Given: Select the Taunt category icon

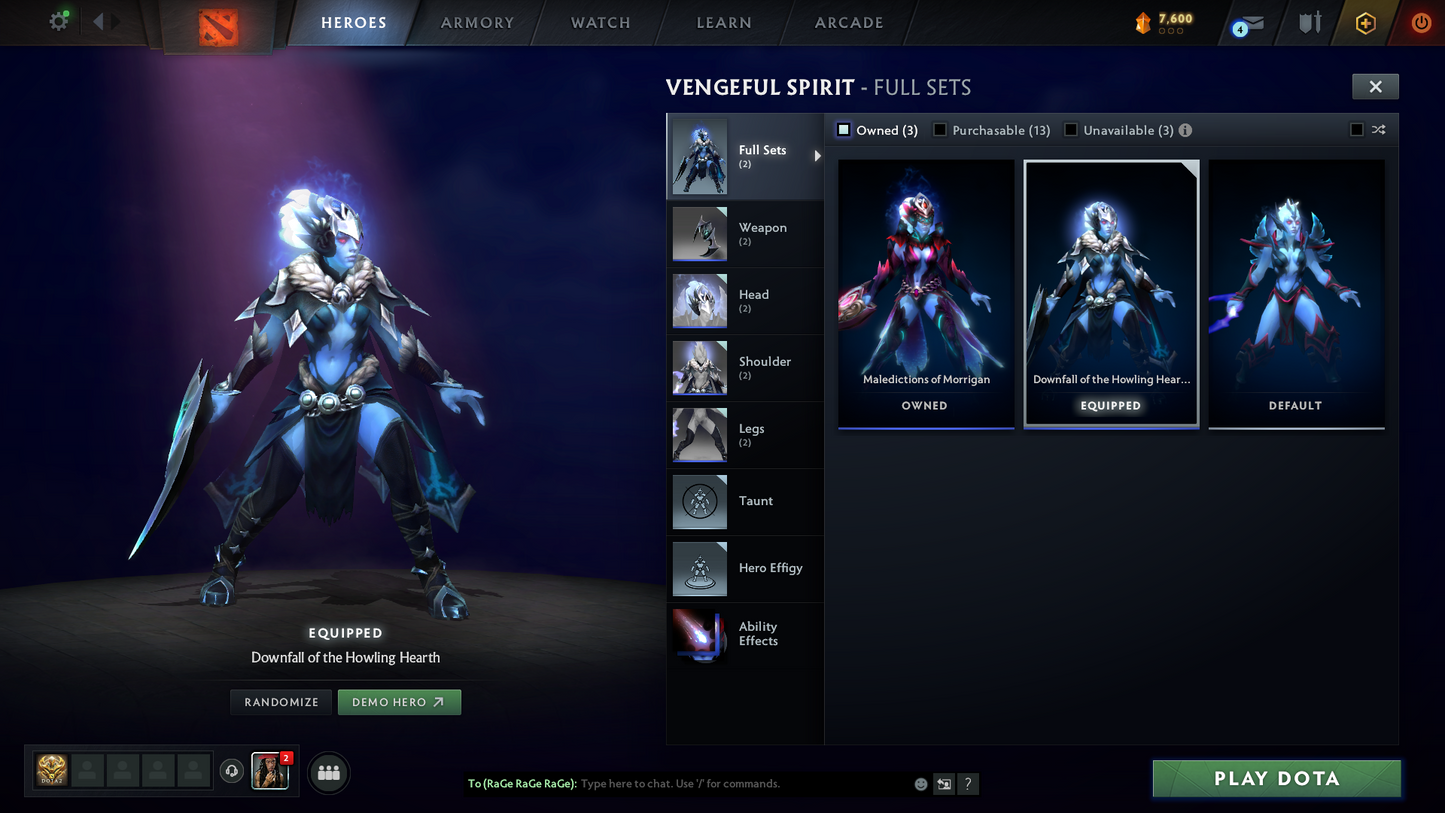Looking at the screenshot, I should click(x=700, y=502).
